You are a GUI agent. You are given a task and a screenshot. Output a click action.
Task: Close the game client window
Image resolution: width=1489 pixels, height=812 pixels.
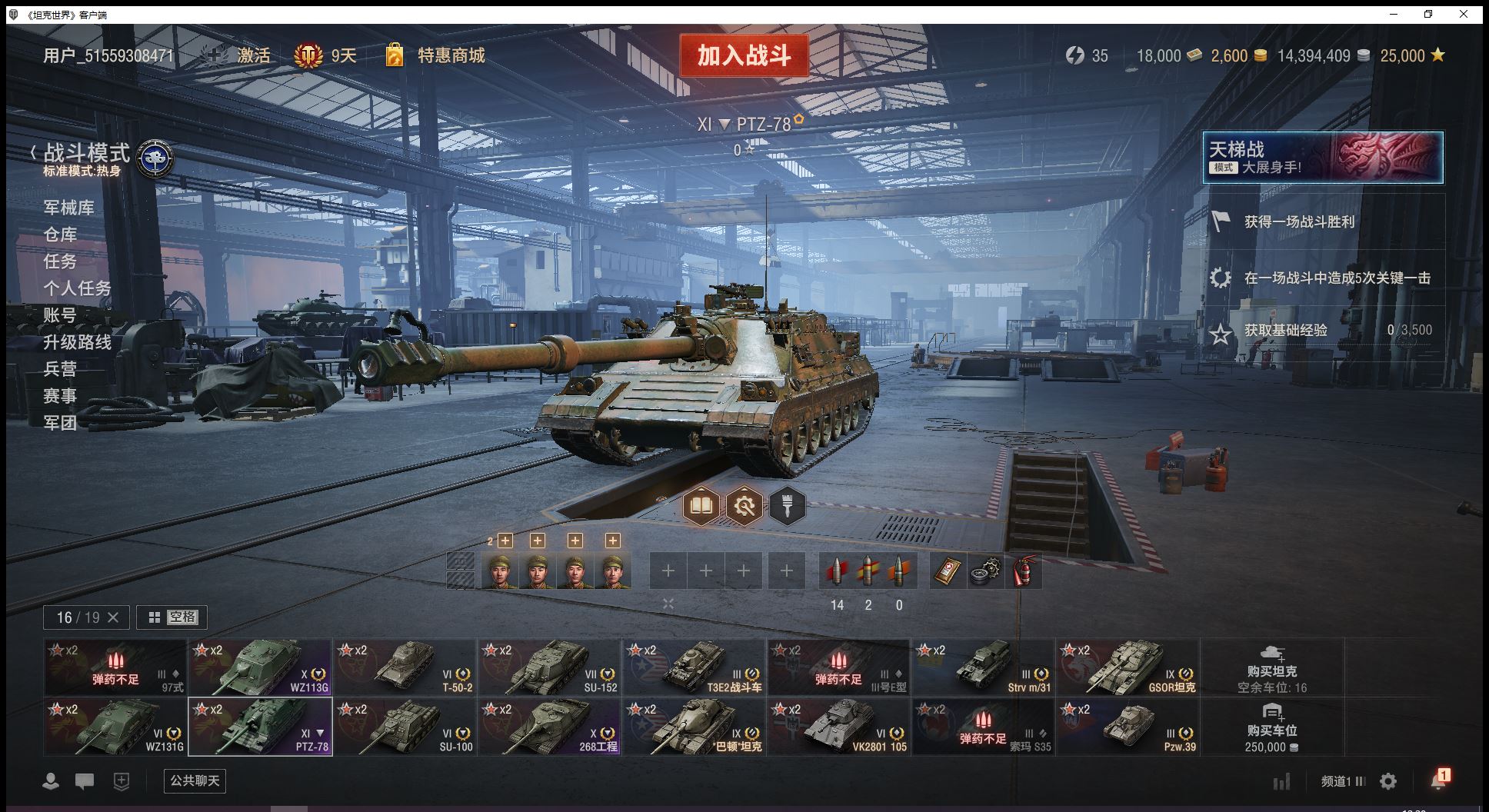[1464, 15]
